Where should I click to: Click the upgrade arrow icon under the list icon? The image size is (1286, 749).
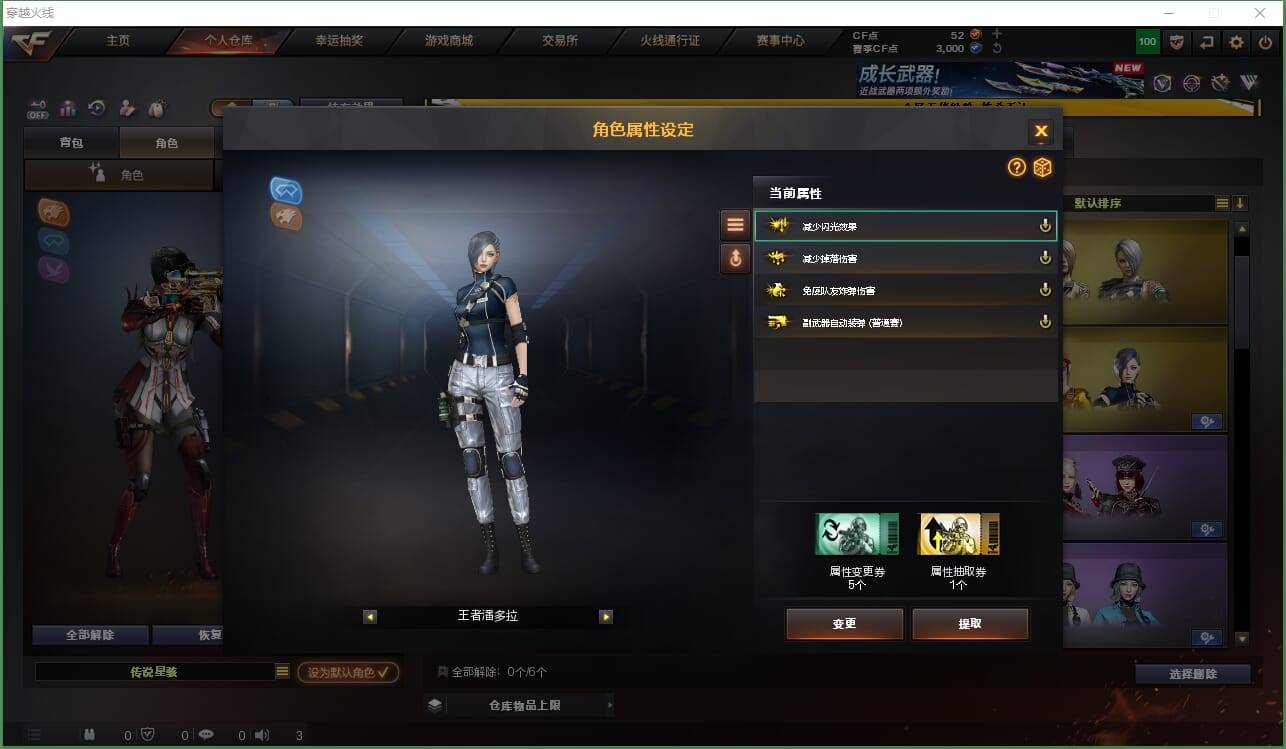(x=735, y=258)
